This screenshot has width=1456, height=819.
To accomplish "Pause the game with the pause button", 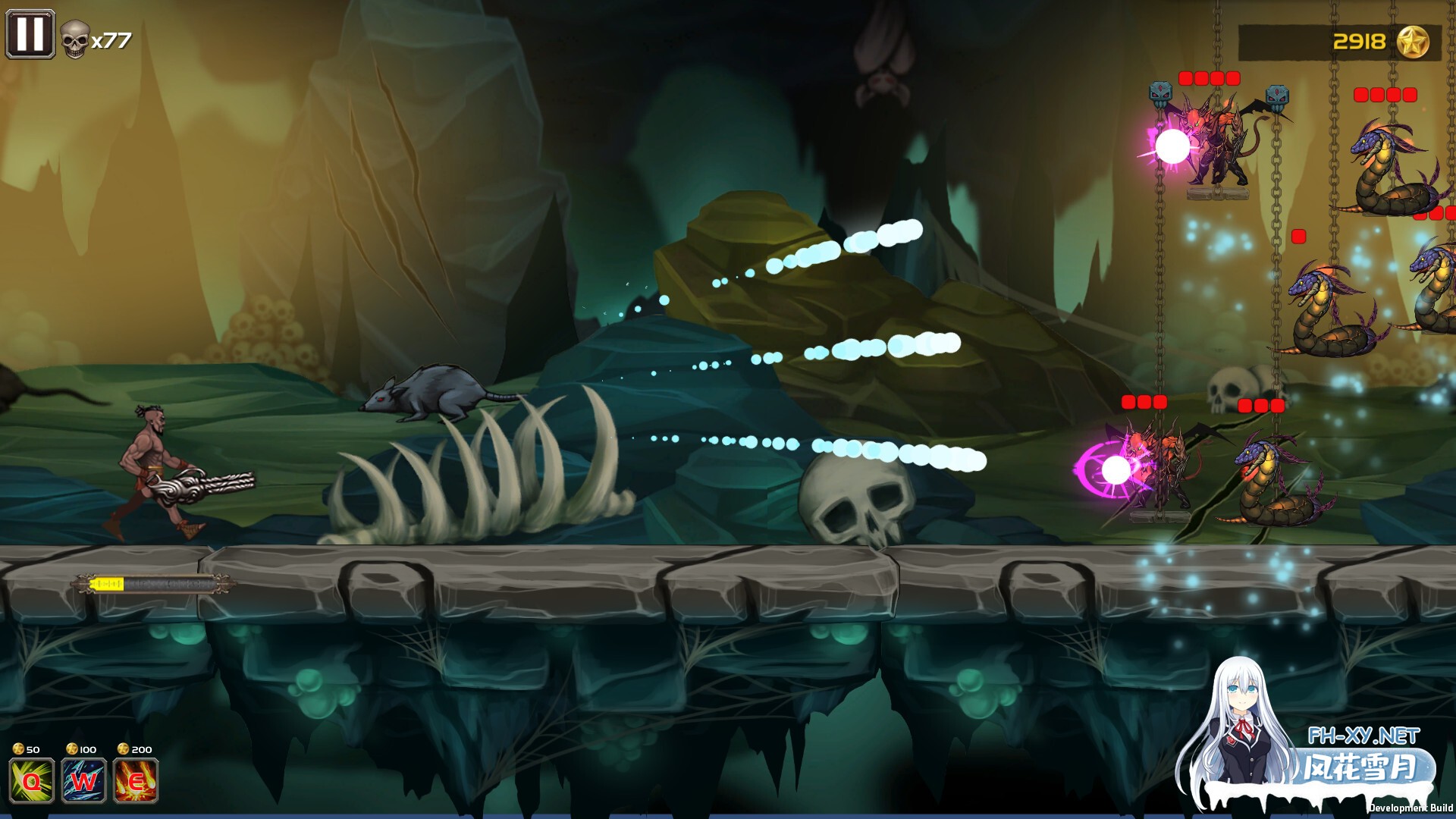I will pos(30,34).
